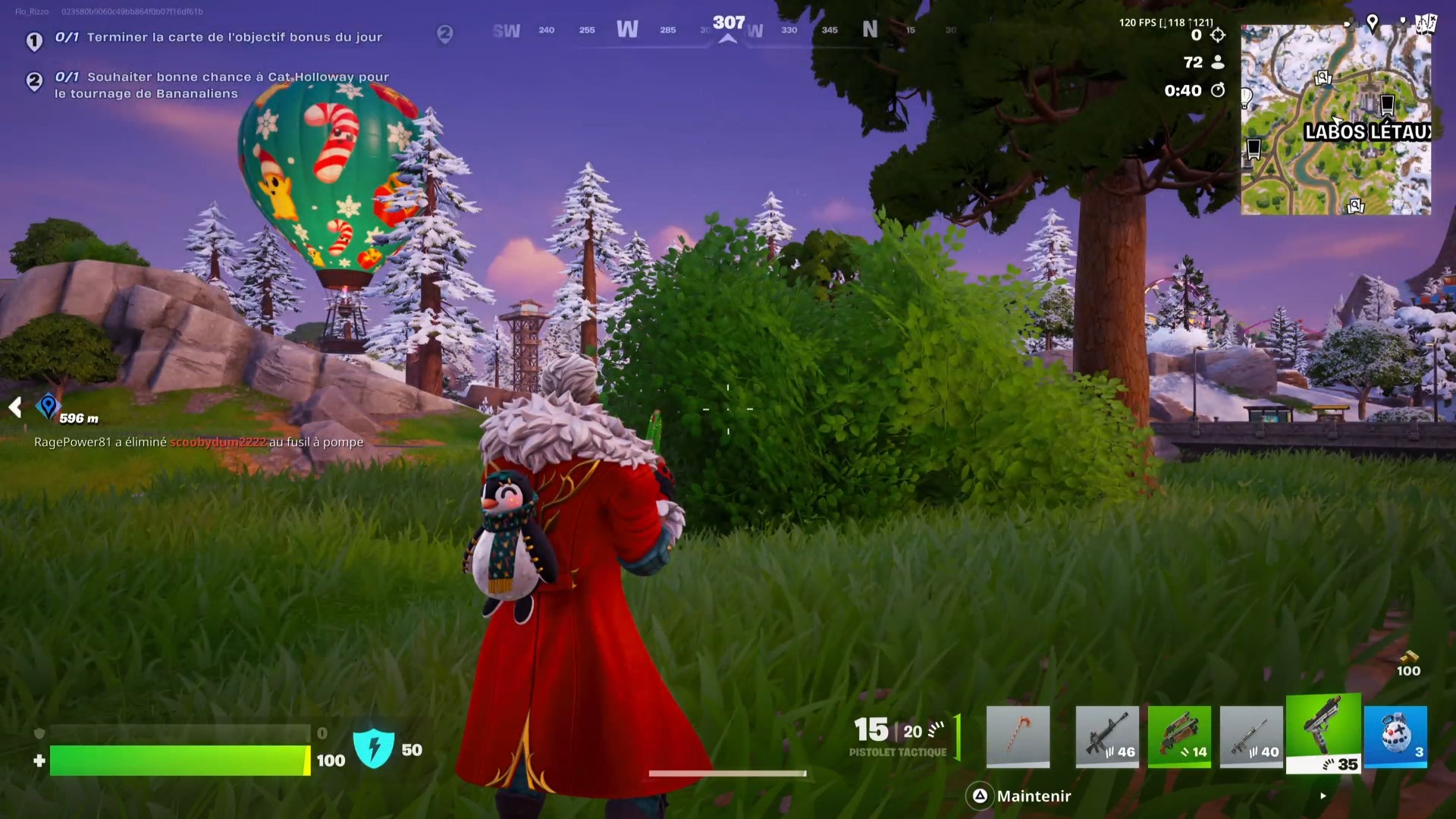This screenshot has height=819, width=1456.
Task: Select the equipped tactical pistol slot
Action: click(1324, 736)
